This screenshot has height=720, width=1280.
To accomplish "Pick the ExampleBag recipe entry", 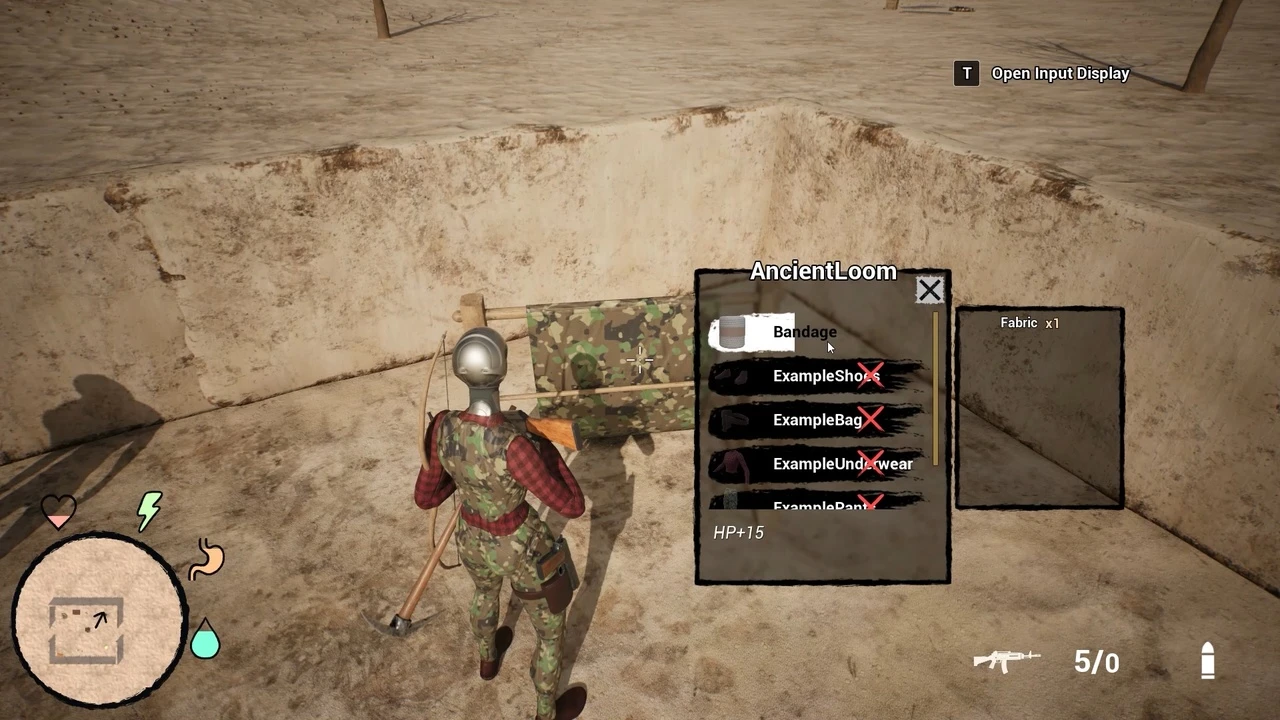I will point(814,420).
